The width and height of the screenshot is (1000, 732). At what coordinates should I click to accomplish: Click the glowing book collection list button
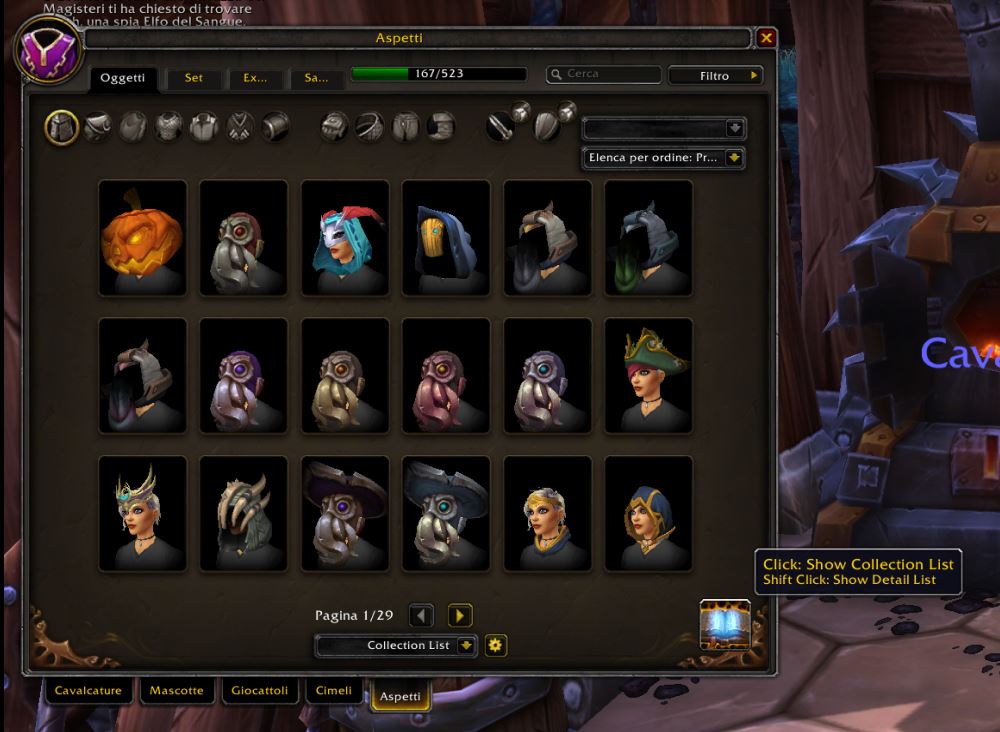[x=725, y=625]
